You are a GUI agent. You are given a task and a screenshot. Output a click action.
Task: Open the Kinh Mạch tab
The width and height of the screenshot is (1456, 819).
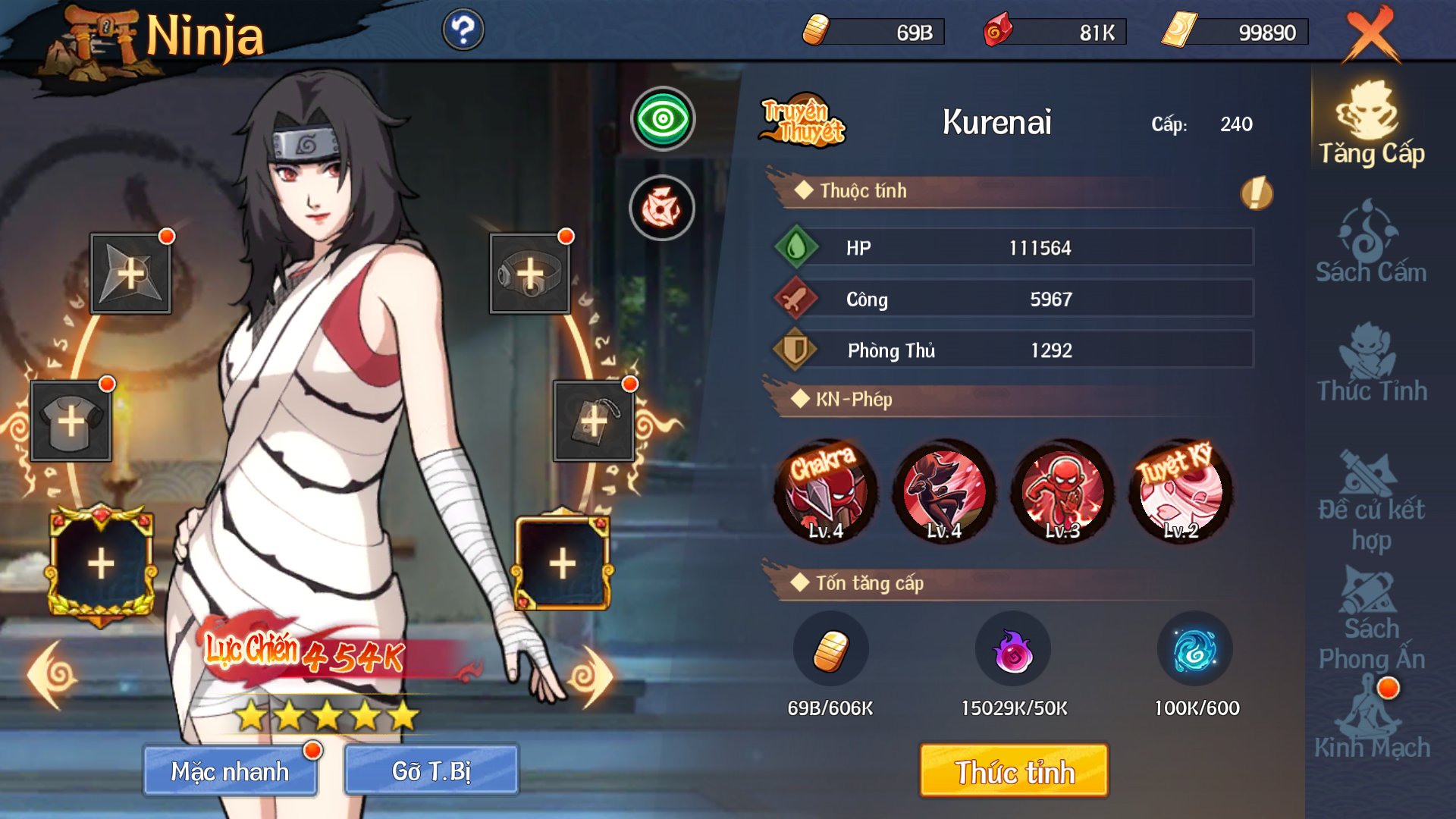pos(1371,720)
